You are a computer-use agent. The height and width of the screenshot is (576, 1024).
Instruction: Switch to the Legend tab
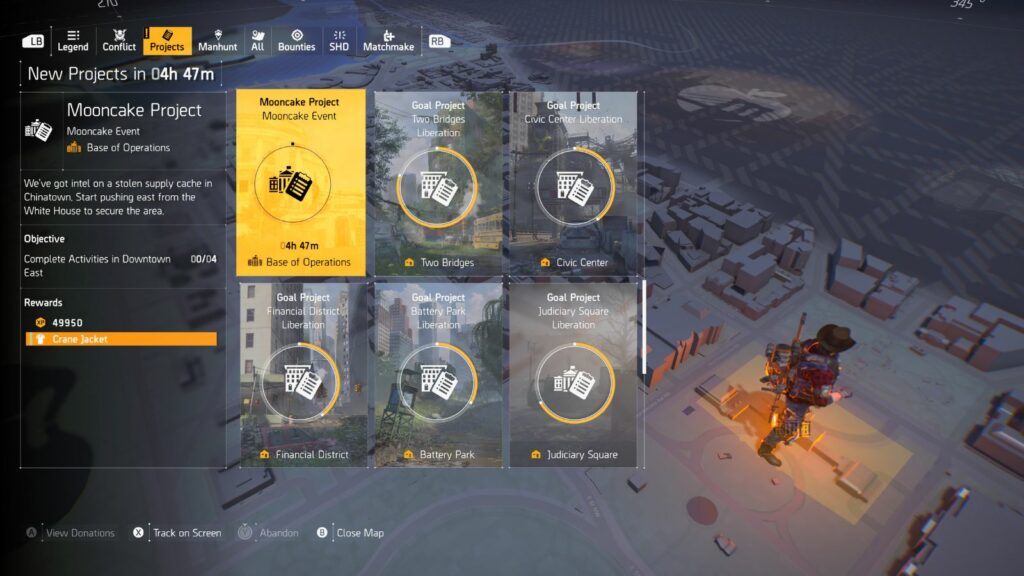(x=72, y=41)
